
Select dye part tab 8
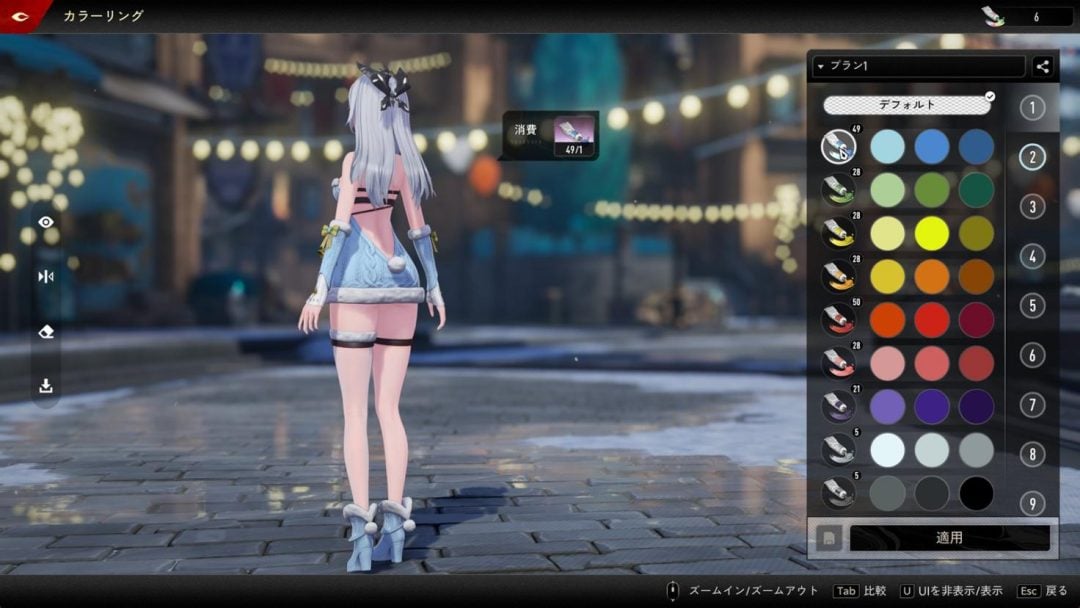[x=1032, y=454]
